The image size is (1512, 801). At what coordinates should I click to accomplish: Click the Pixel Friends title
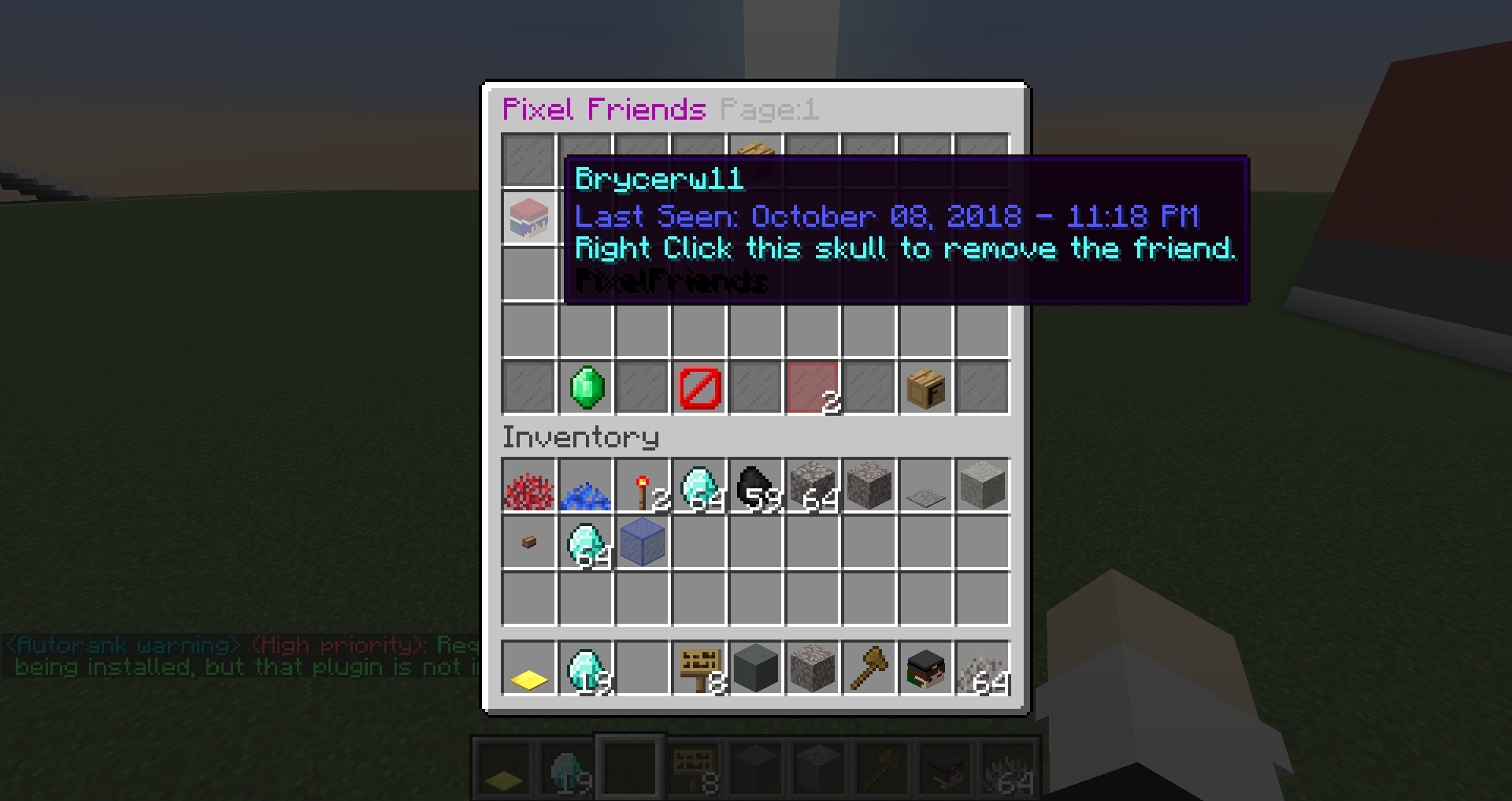[x=602, y=109]
